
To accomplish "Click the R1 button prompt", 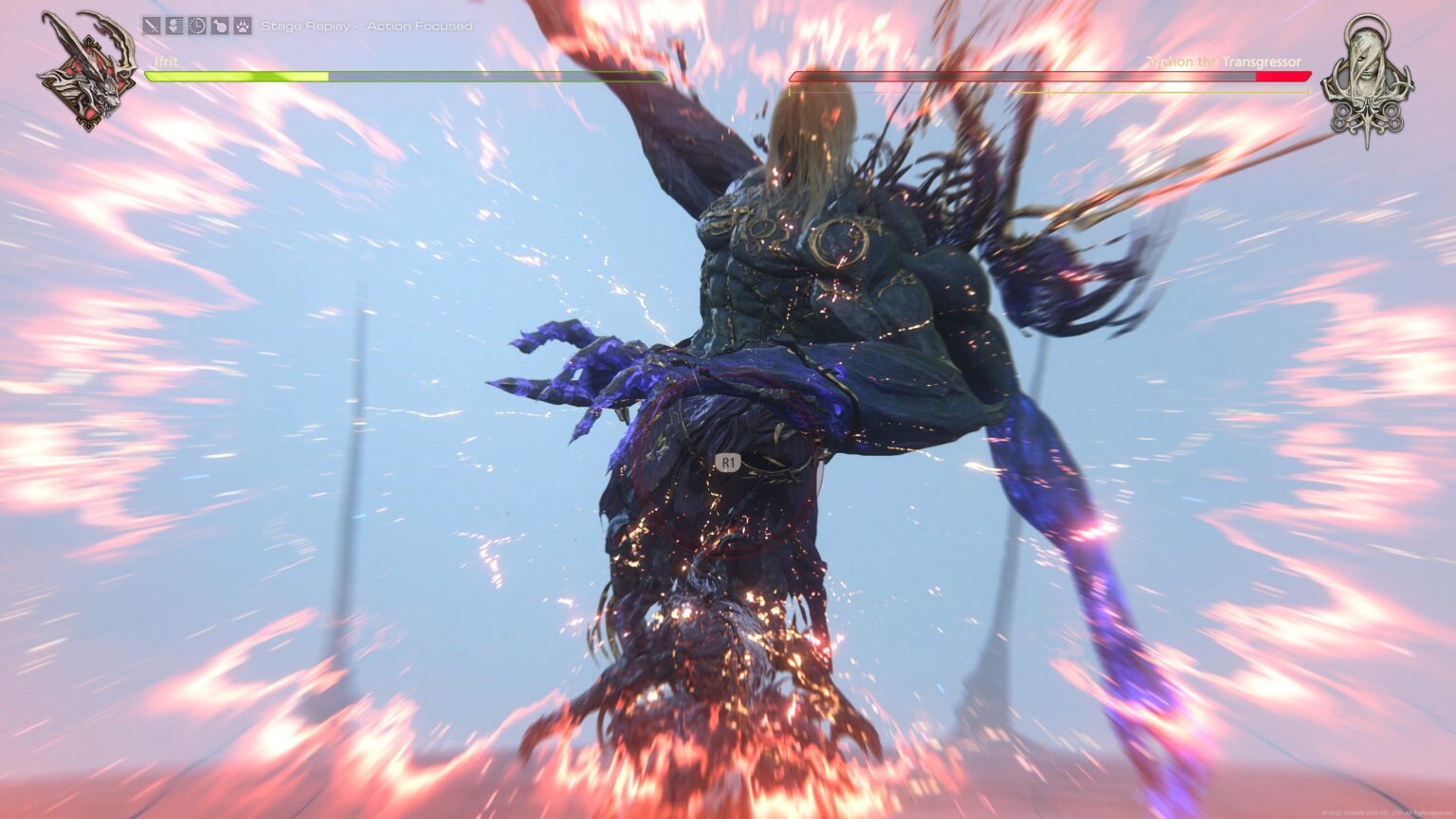I will point(727,461).
